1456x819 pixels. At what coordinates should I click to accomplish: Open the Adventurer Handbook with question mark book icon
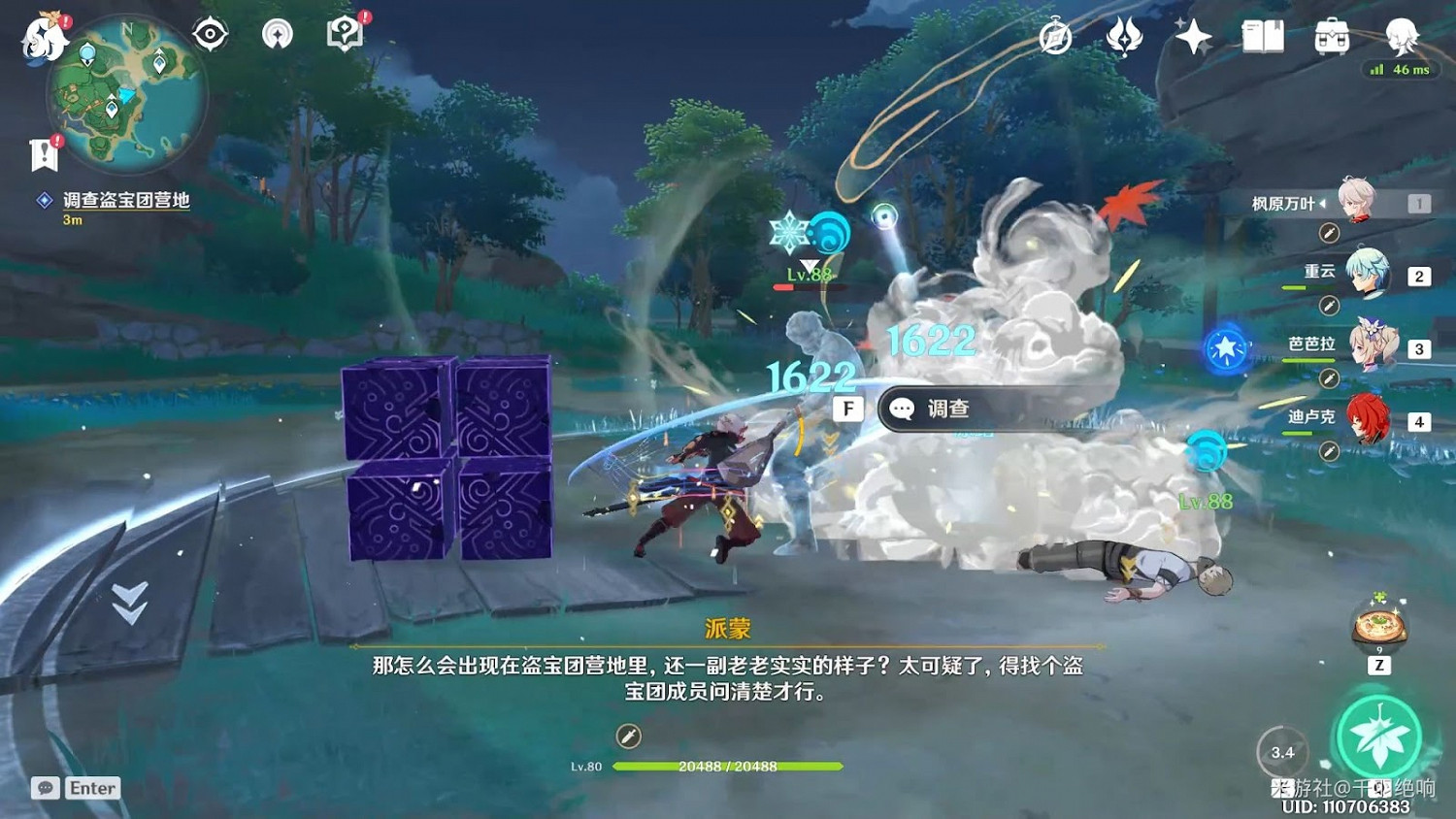[x=343, y=32]
